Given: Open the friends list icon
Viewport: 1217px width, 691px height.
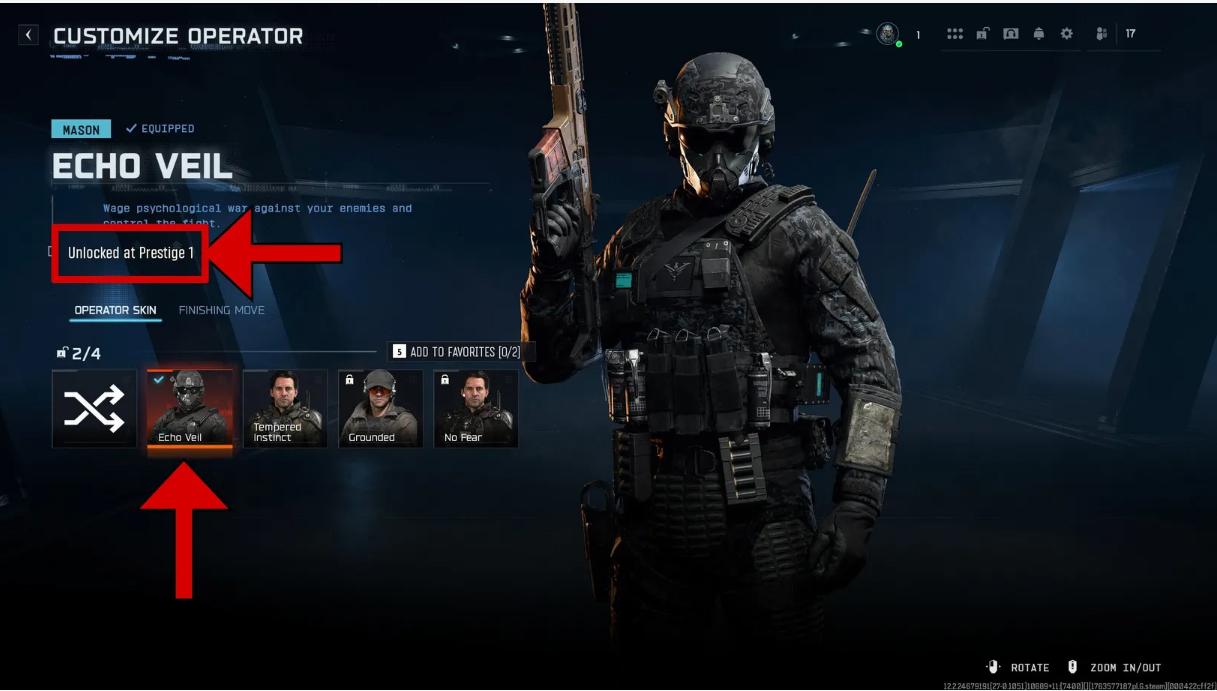Looking at the screenshot, I should (1102, 34).
